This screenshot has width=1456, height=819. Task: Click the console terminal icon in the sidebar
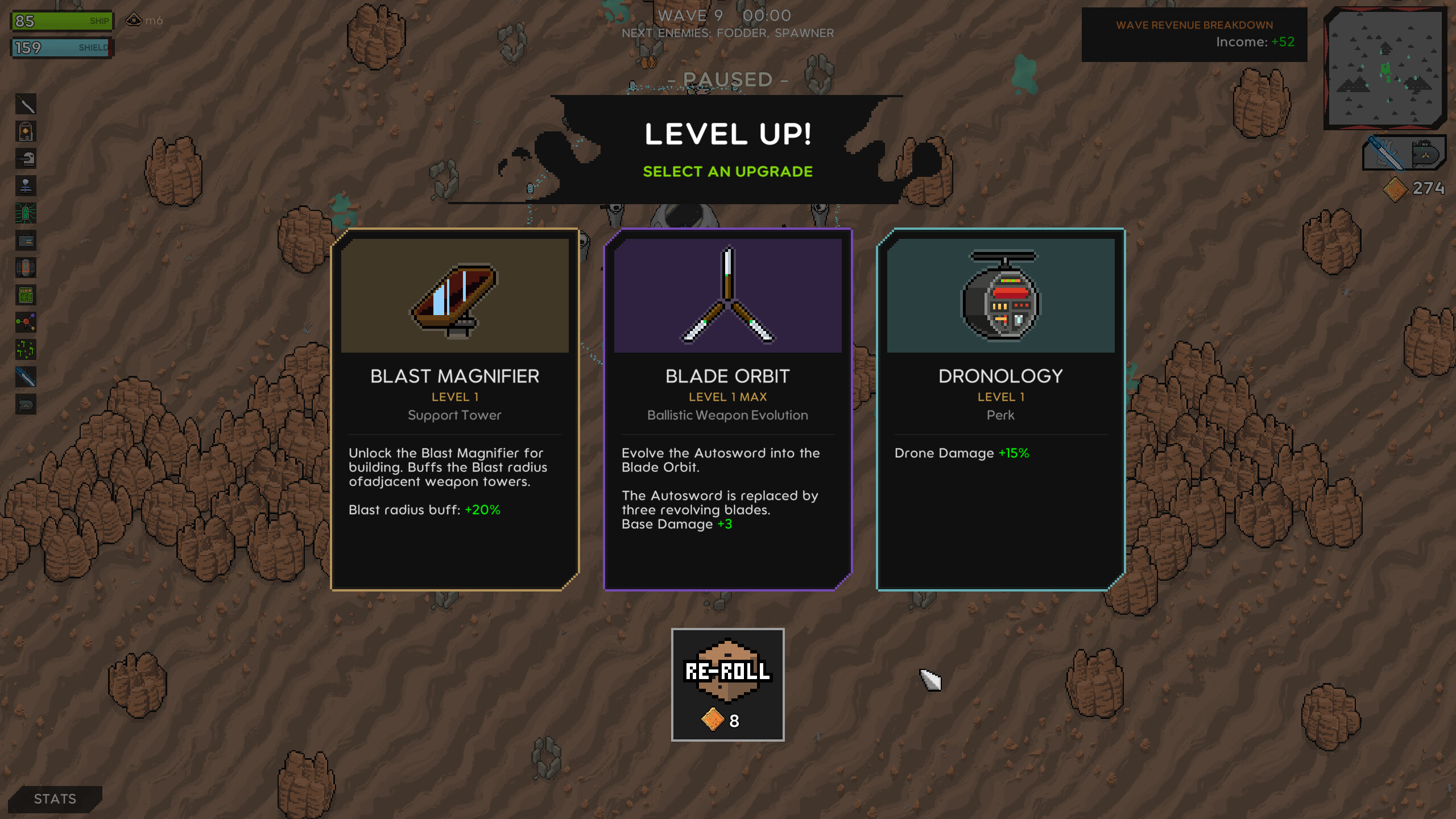(26, 293)
